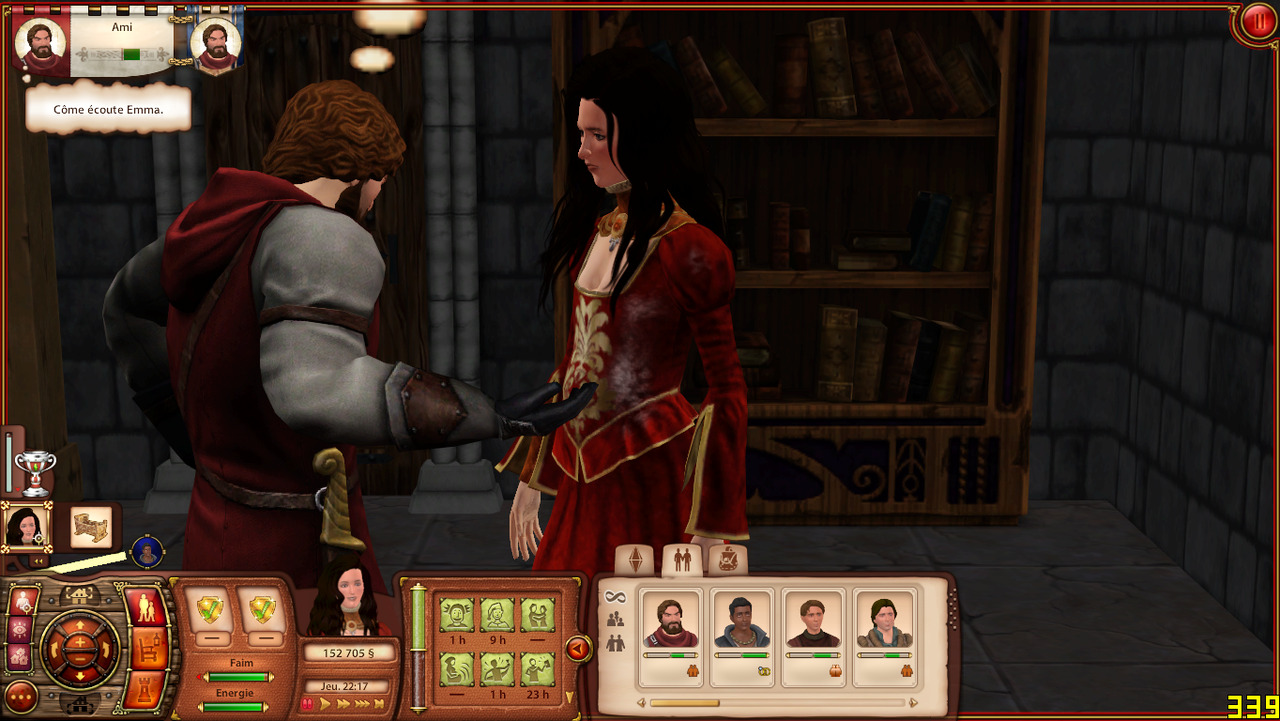Image resolution: width=1280 pixels, height=721 pixels.
Task: Switch to the plumbob diamond tab
Action: coord(634,561)
